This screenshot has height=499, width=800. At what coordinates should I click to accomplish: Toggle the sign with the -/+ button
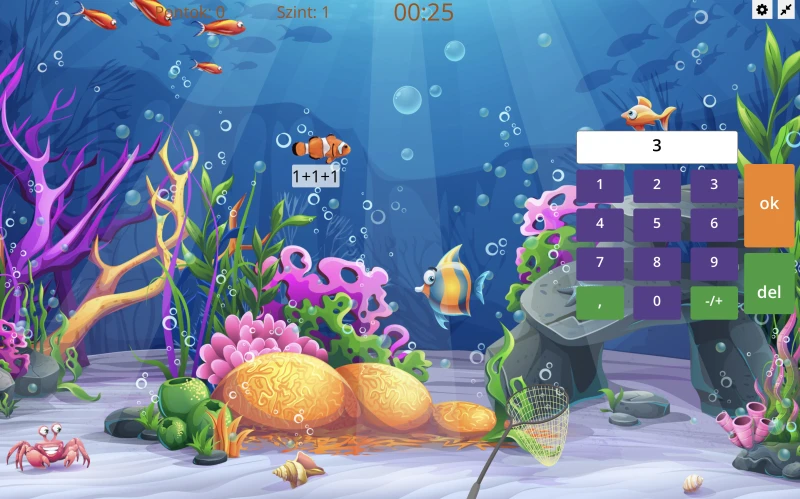[x=714, y=302]
